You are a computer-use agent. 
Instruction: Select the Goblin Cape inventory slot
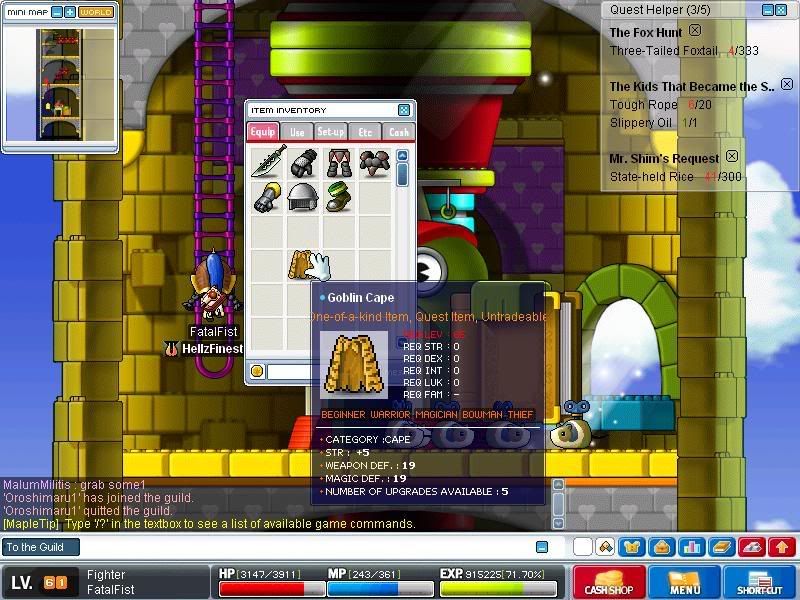[302, 264]
